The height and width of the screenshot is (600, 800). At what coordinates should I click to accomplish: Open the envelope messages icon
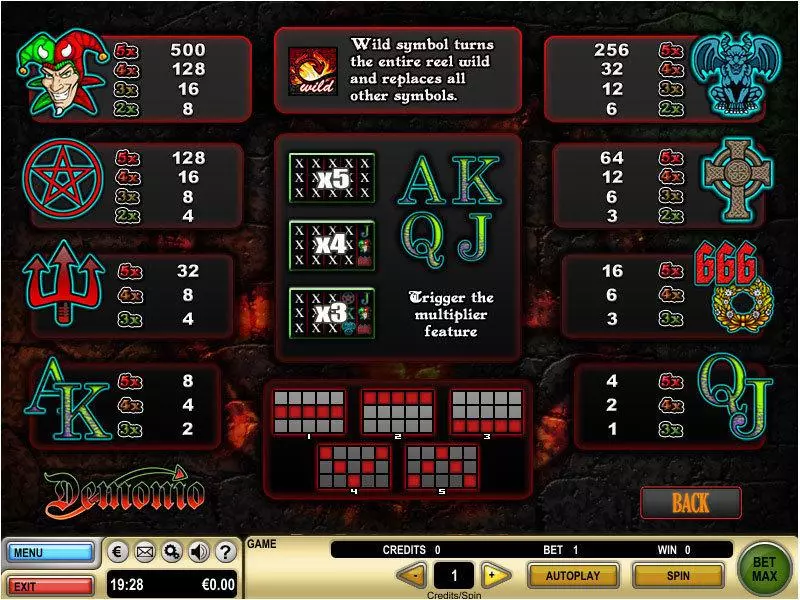click(145, 551)
